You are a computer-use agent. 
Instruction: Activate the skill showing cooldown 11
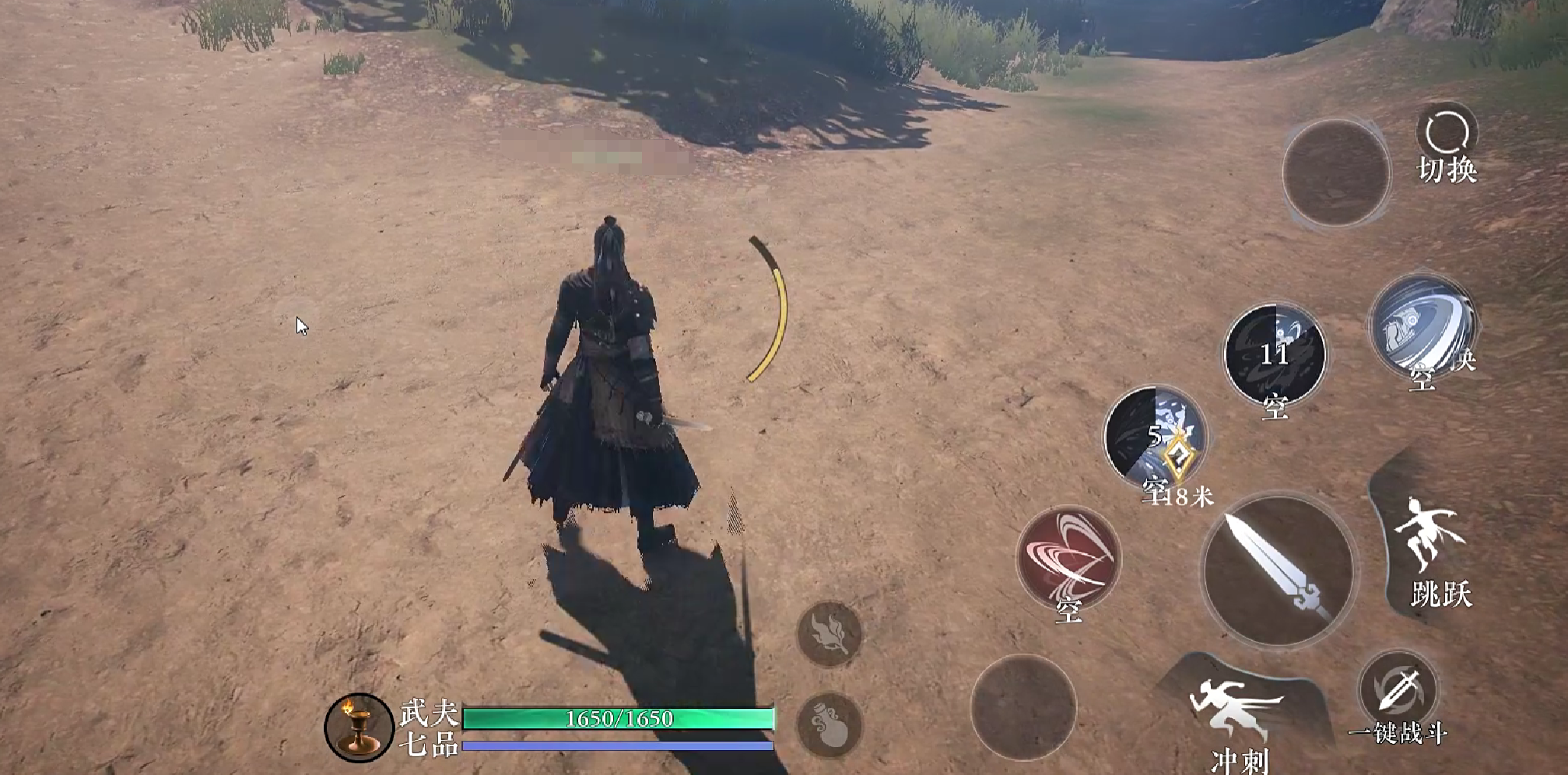click(x=1275, y=355)
